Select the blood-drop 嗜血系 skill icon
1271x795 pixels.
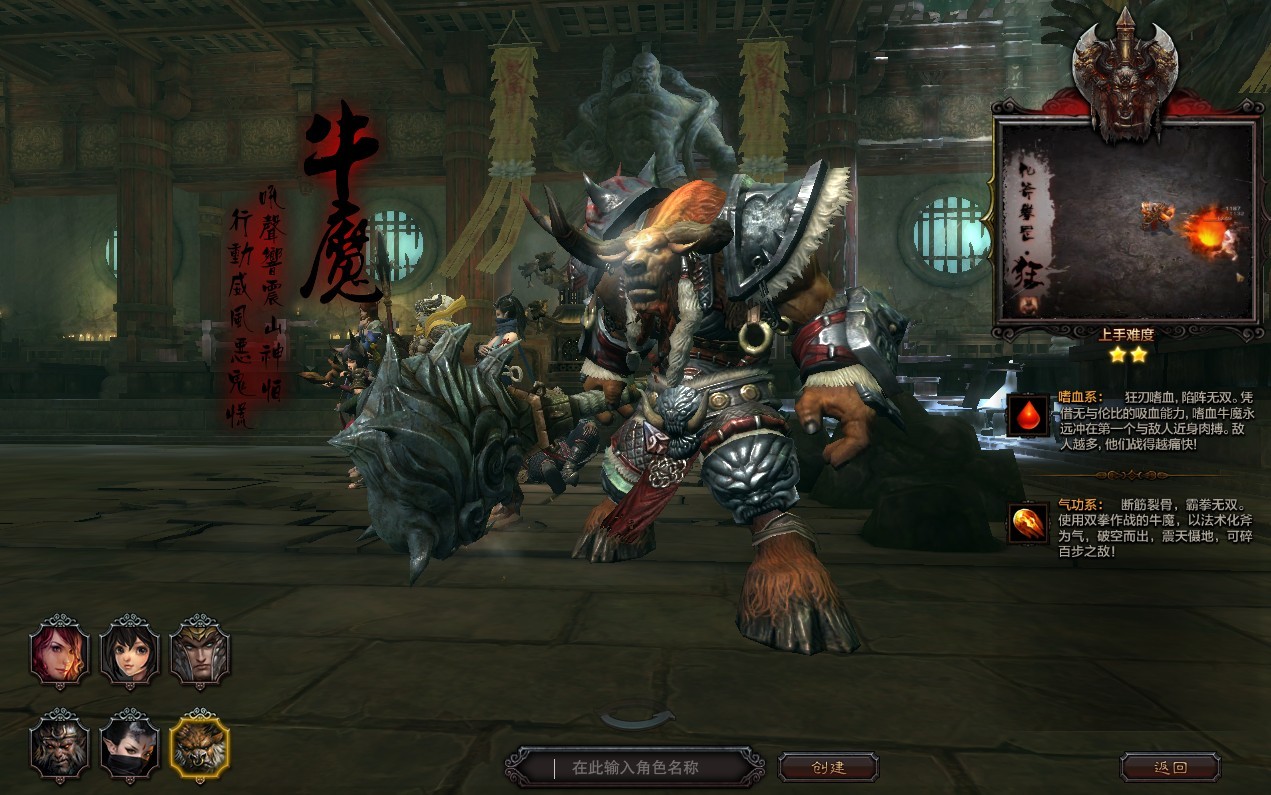1027,415
